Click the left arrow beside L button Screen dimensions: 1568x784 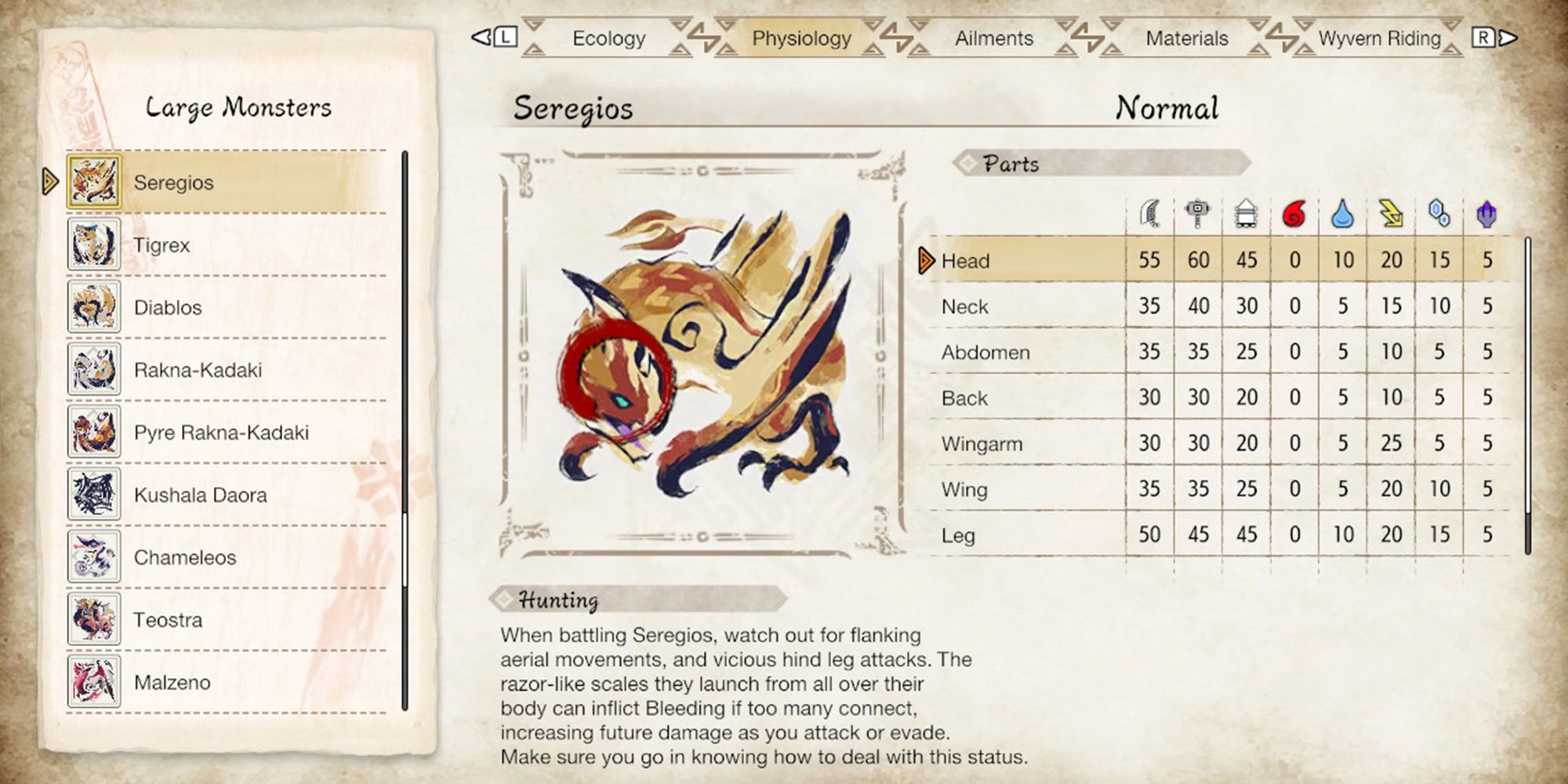coord(479,37)
